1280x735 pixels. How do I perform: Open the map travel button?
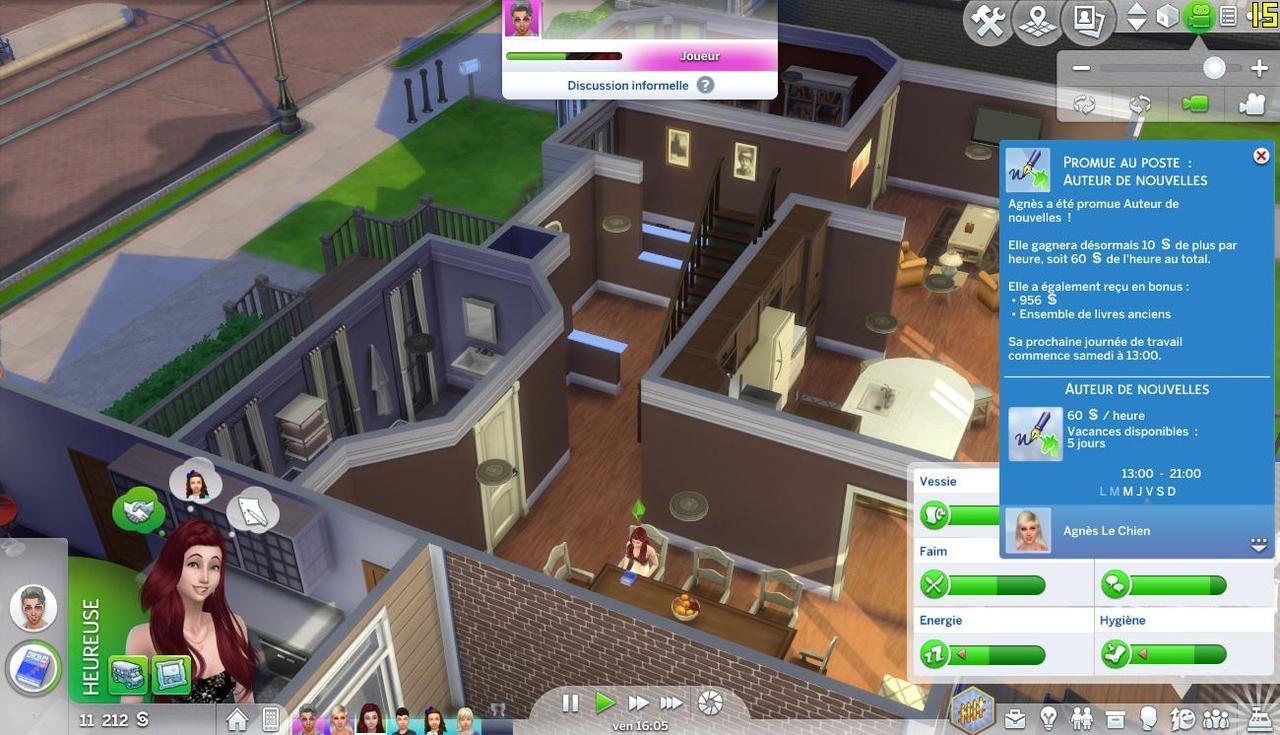[x=1037, y=21]
